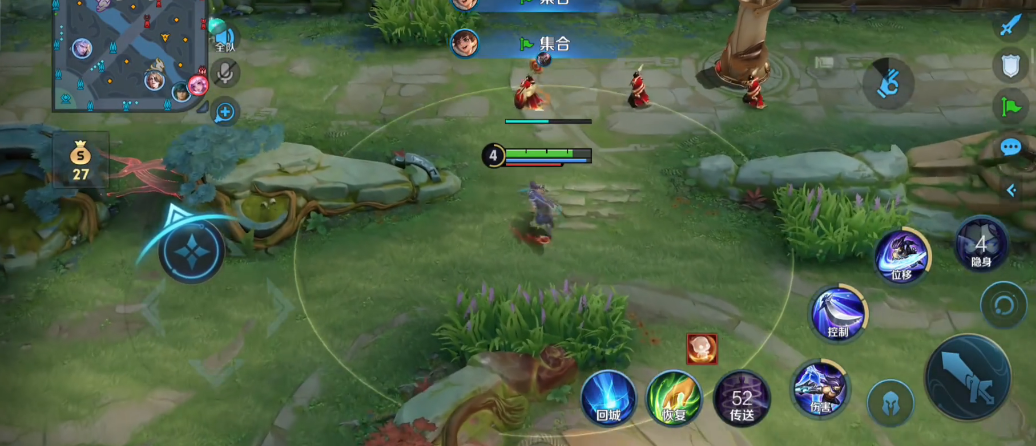Tap the movement joystick center
1036x446 pixels.
(x=190, y=250)
